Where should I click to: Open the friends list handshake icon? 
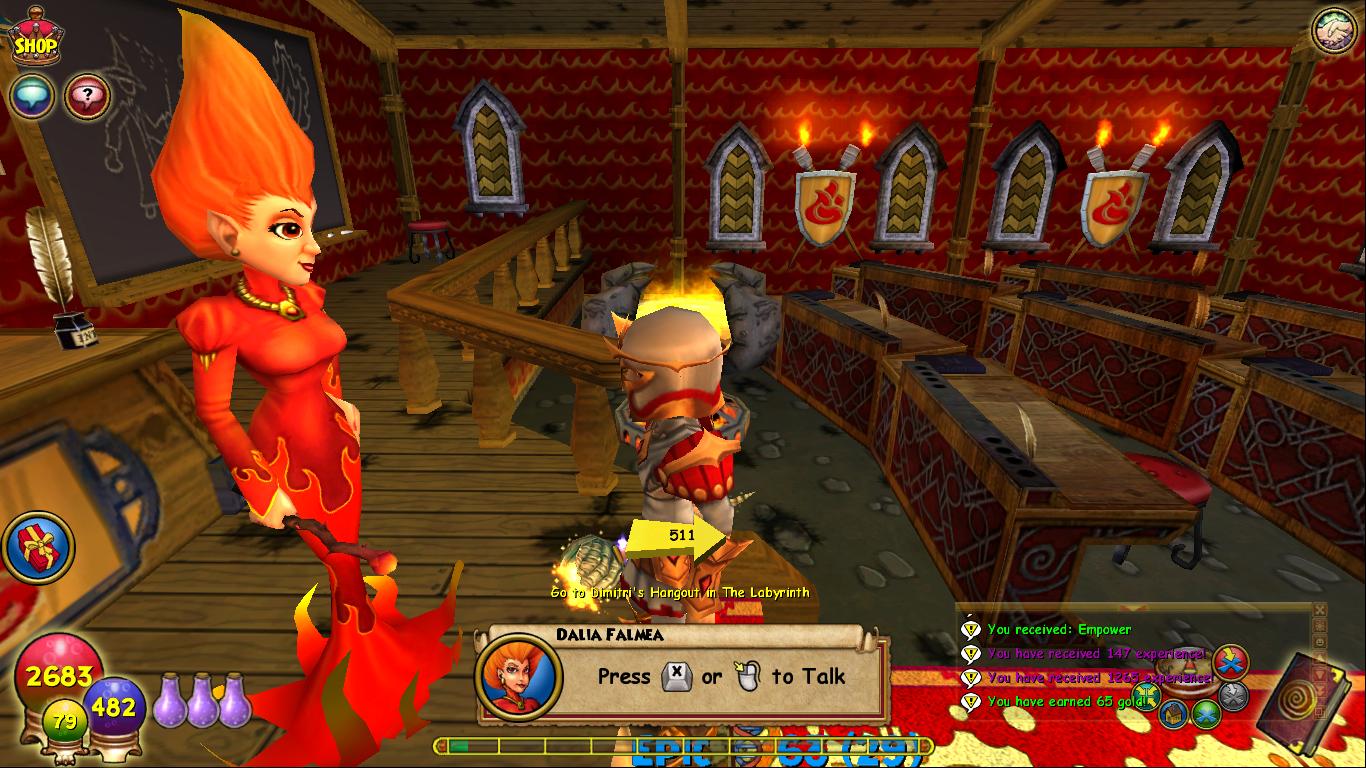pos(1334,31)
